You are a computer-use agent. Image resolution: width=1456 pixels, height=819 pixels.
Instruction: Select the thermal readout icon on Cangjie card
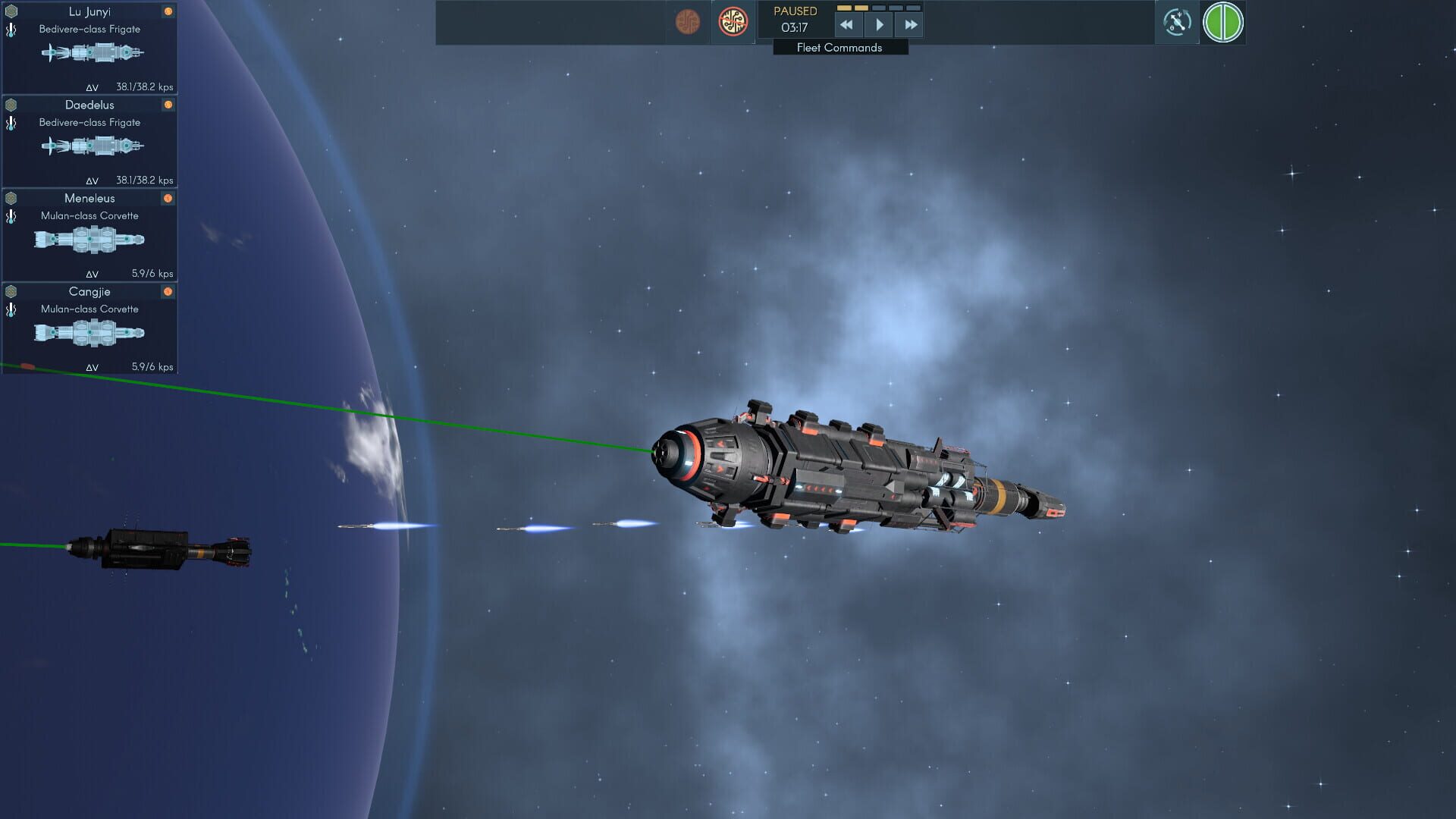pyautogui.click(x=11, y=309)
